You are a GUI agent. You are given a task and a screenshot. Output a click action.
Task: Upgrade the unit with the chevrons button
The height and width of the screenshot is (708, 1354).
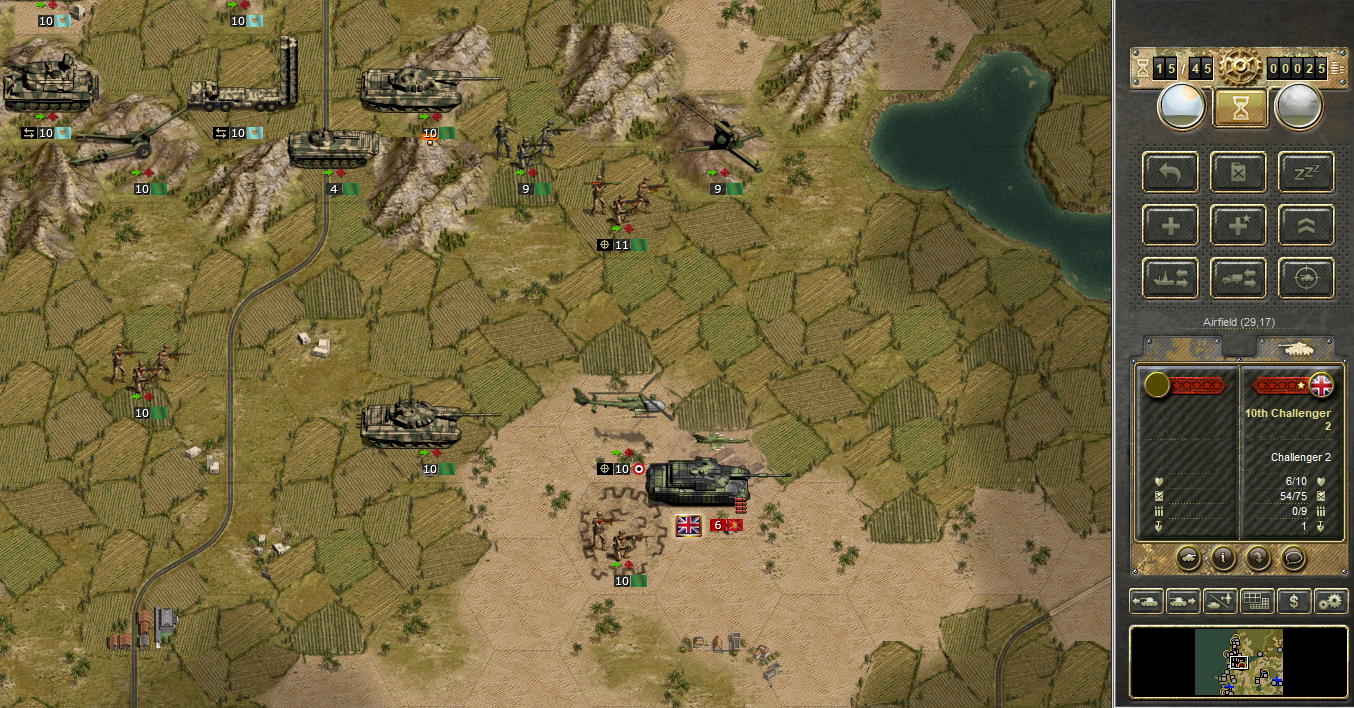click(1306, 225)
